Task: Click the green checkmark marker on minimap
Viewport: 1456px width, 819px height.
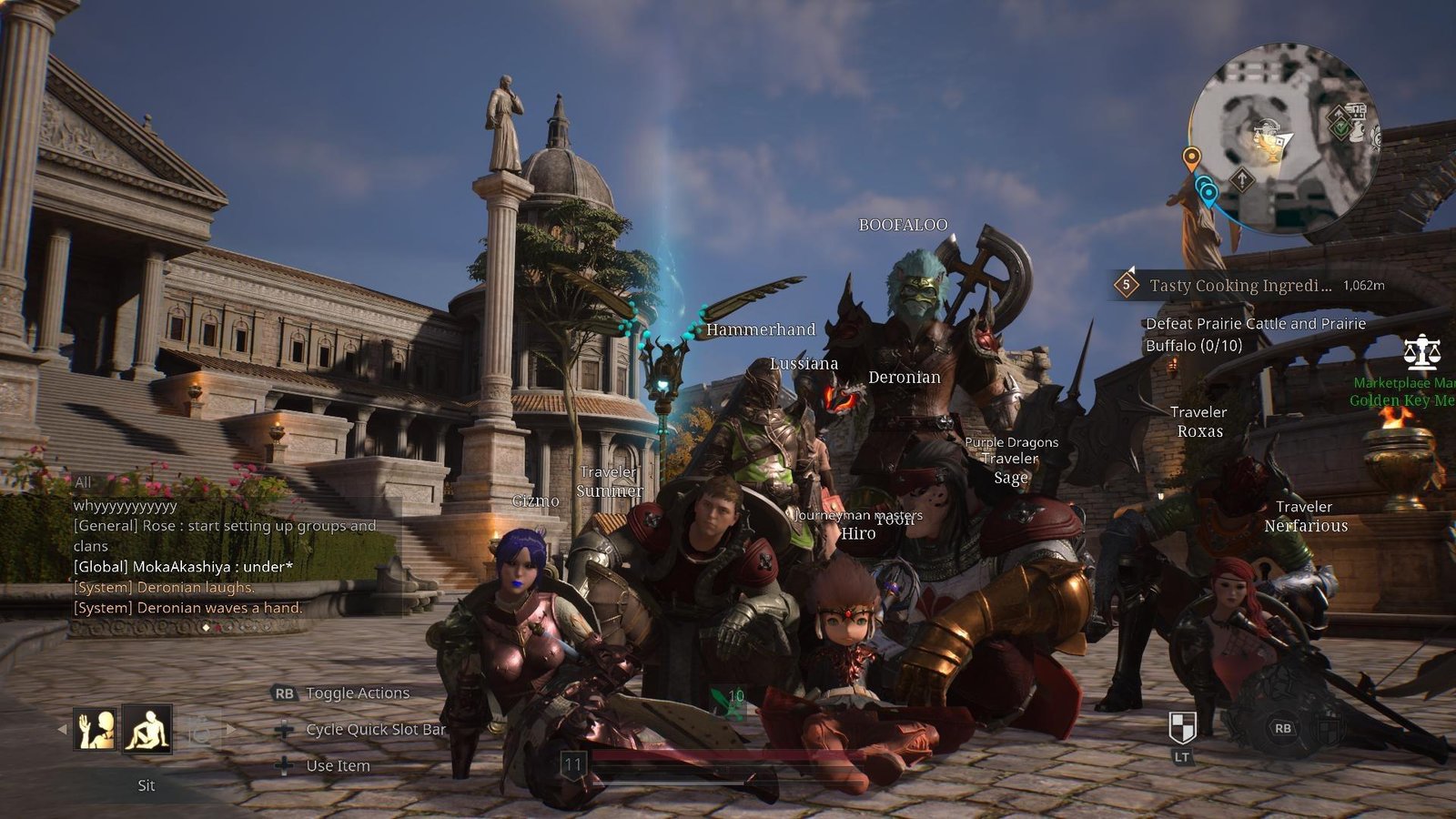Action: [x=1339, y=127]
